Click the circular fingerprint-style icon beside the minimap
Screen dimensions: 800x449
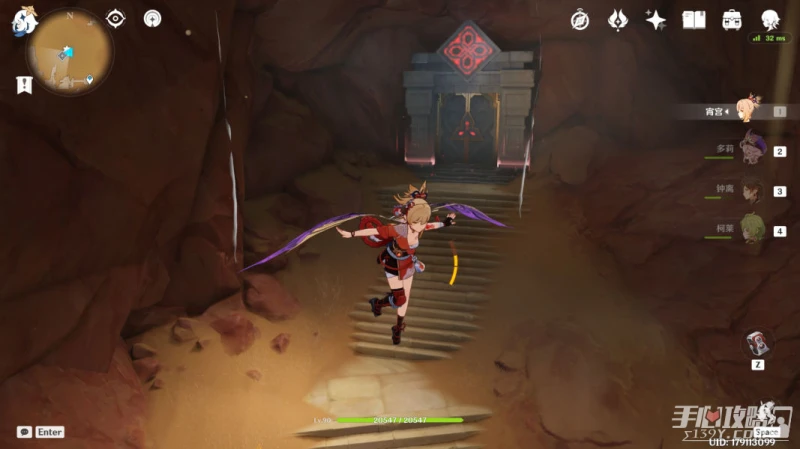tap(152, 18)
